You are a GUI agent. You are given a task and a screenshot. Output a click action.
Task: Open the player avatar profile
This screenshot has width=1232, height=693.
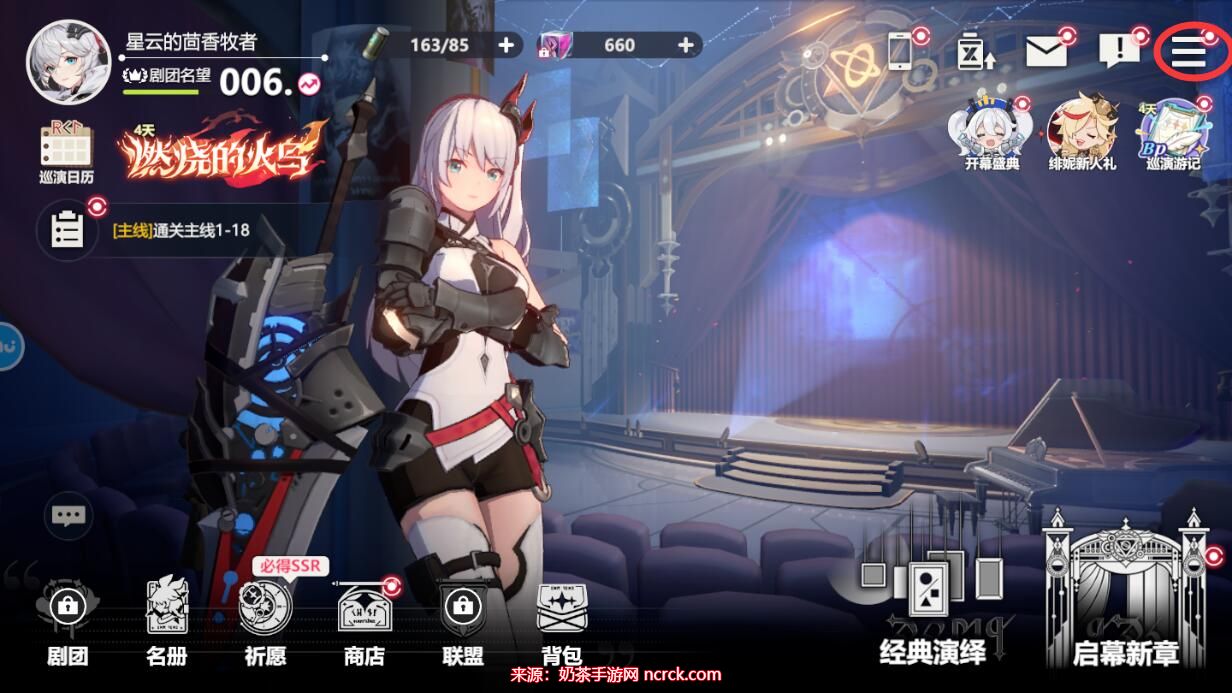pos(68,60)
